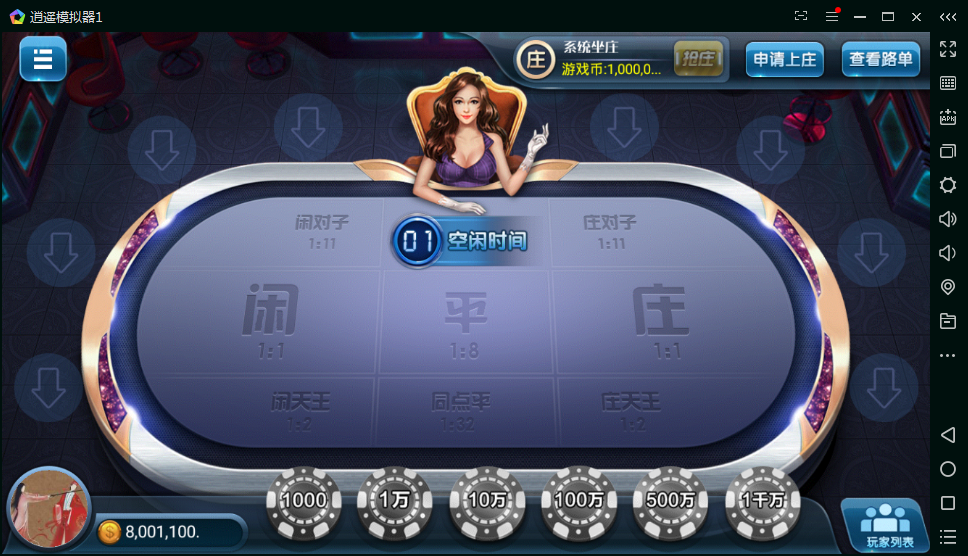Close the emulator window
Screen dimensions: 968x556
pyautogui.click(x=916, y=16)
